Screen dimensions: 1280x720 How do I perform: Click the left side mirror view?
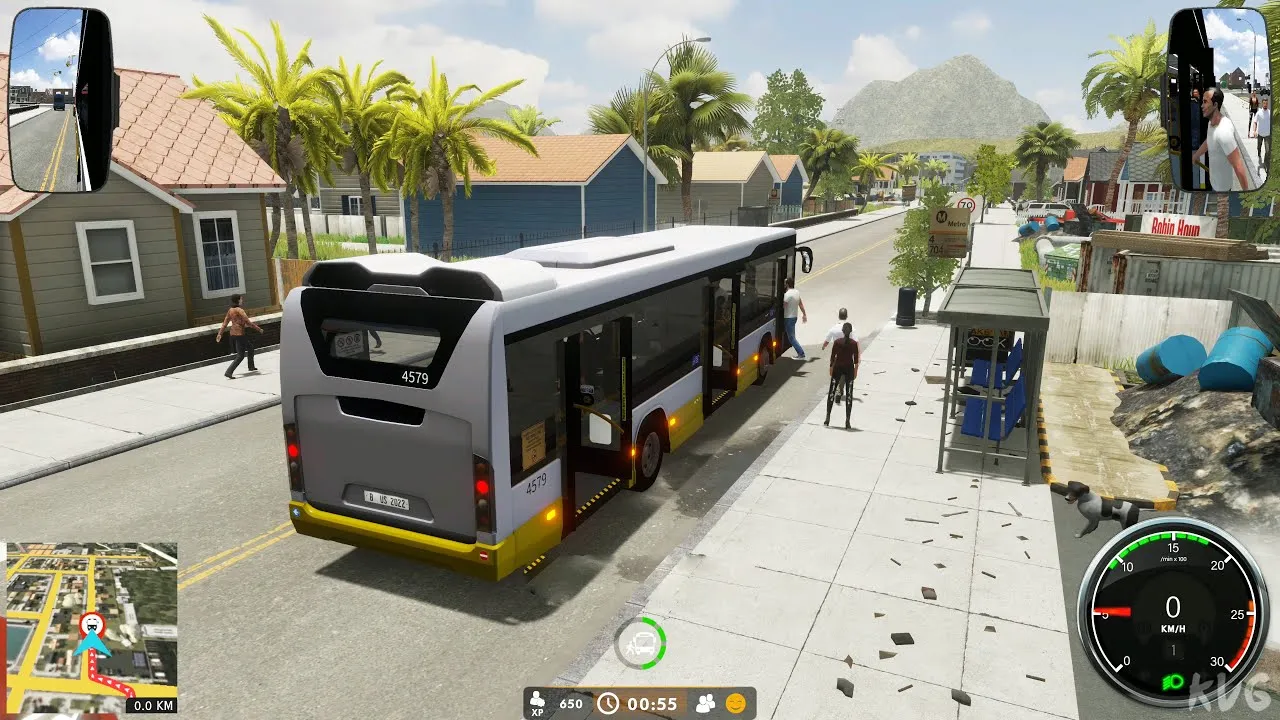(62, 99)
